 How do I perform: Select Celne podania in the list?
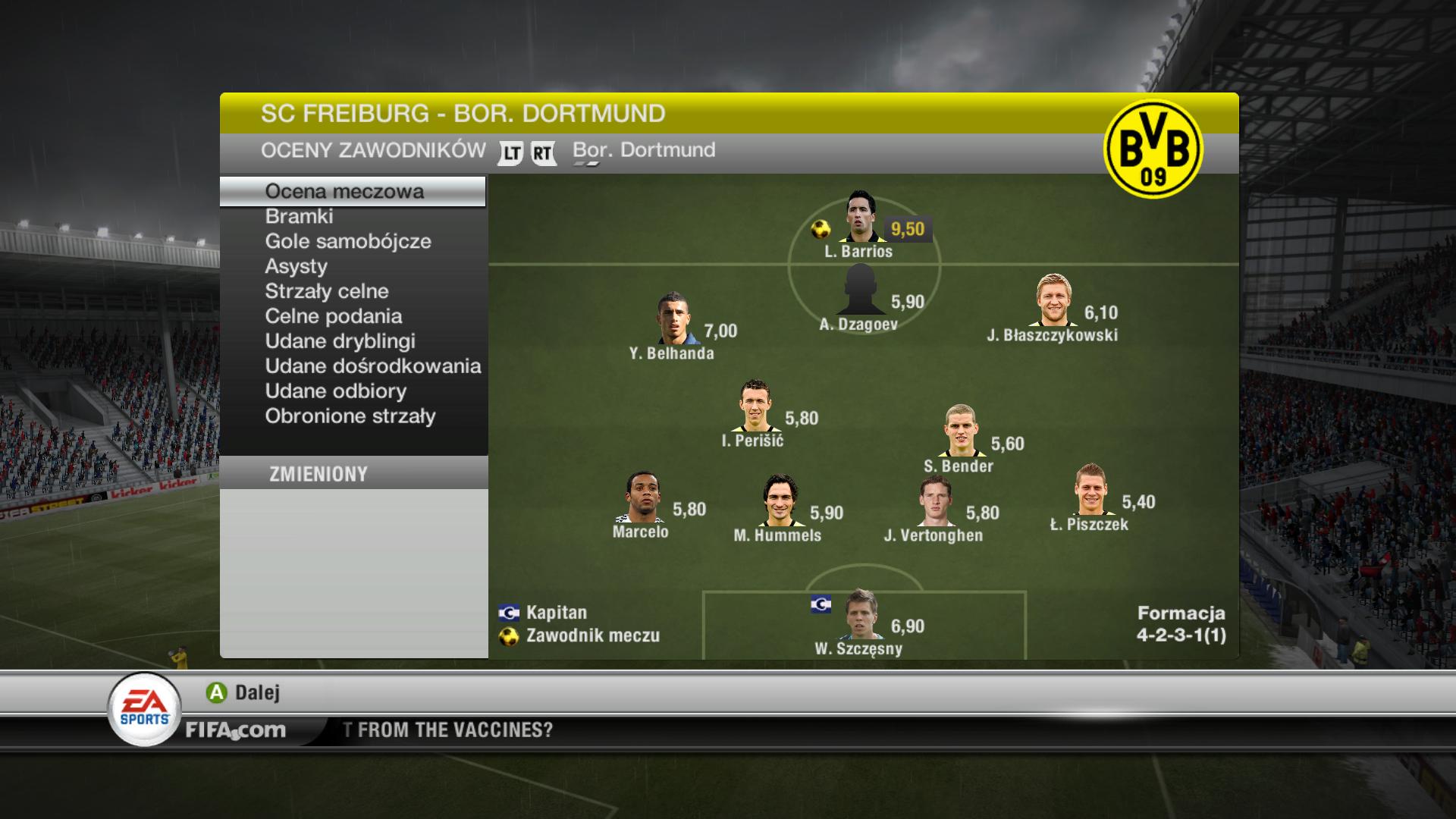coord(333,317)
